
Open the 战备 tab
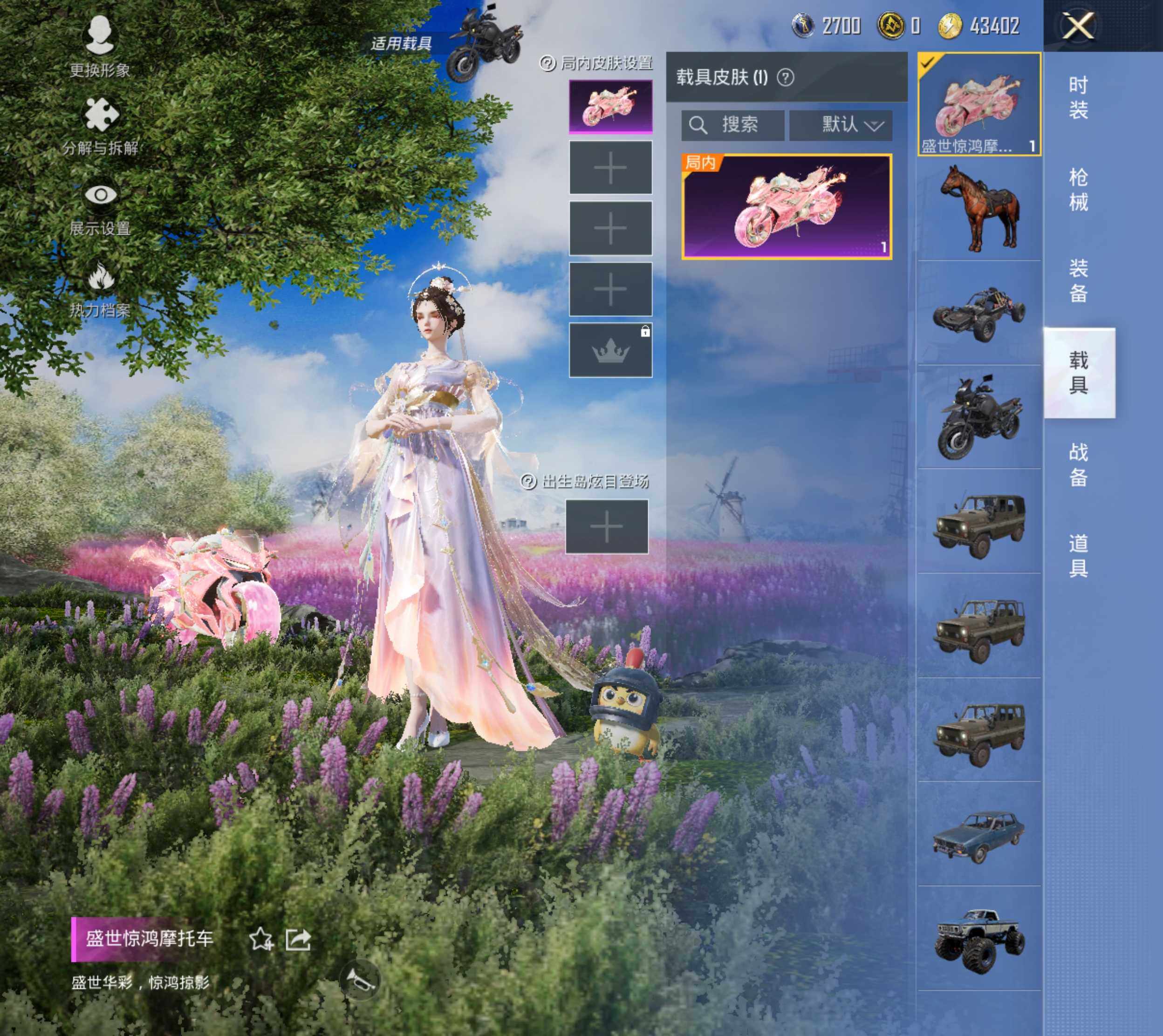pyautogui.click(x=1078, y=464)
